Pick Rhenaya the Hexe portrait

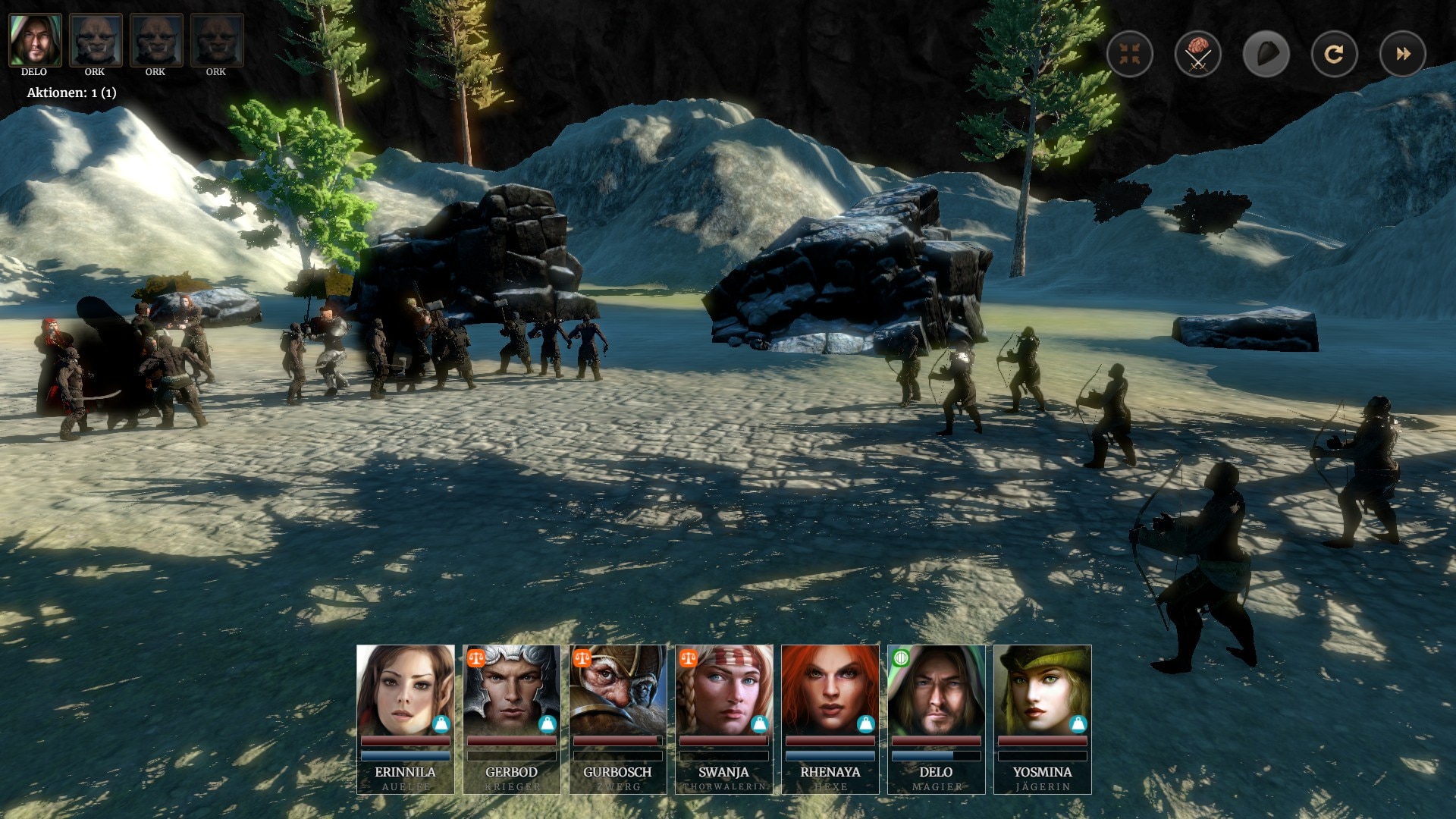[x=830, y=690]
